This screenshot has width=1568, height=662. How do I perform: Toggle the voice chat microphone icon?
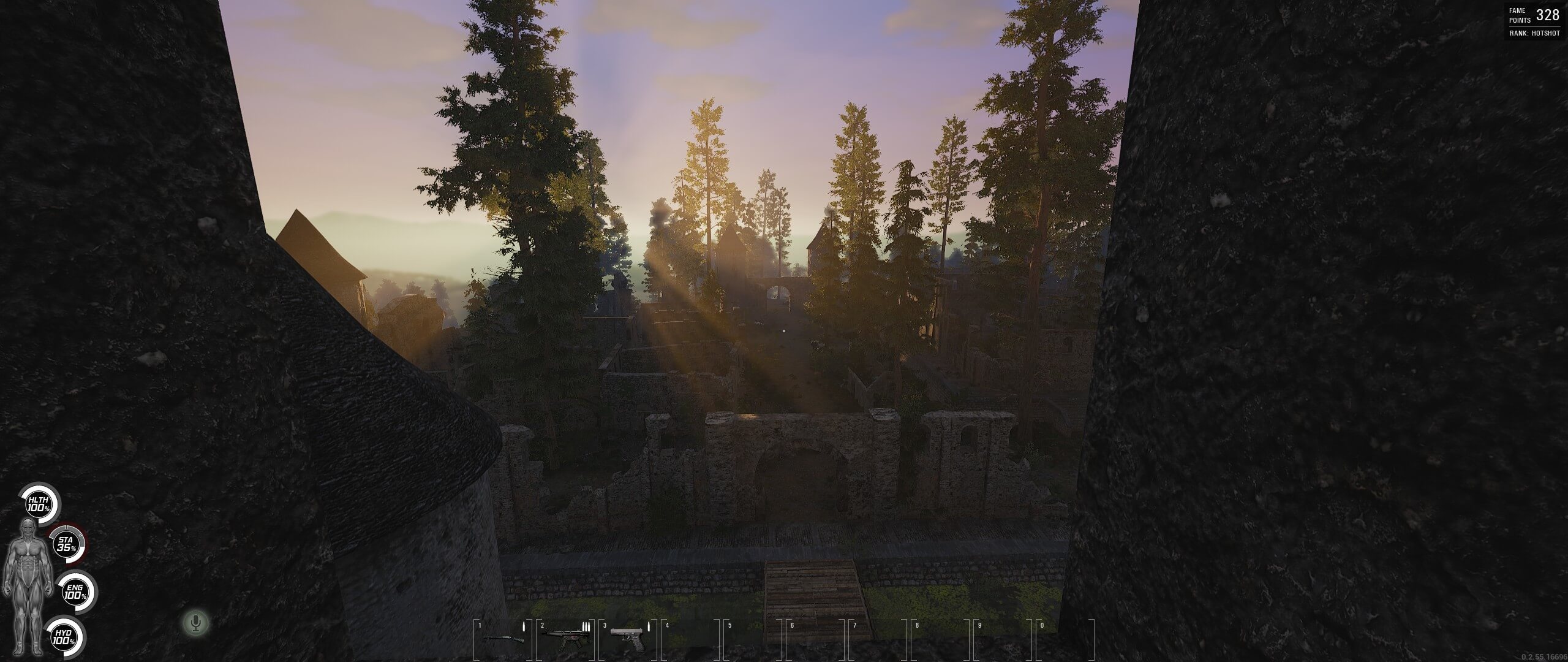coord(195,623)
